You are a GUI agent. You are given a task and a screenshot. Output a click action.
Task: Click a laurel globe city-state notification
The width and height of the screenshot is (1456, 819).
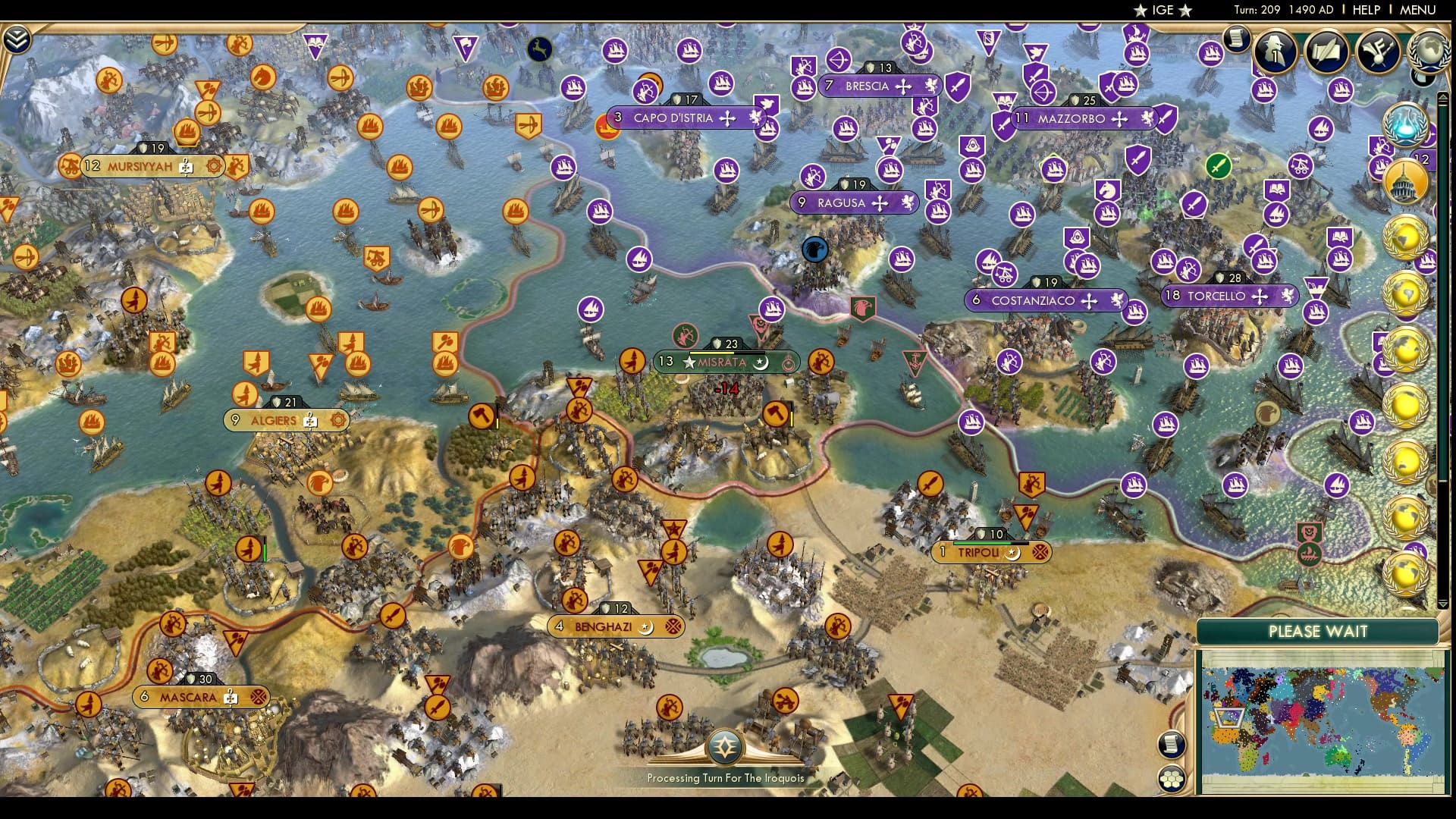(x=1404, y=235)
